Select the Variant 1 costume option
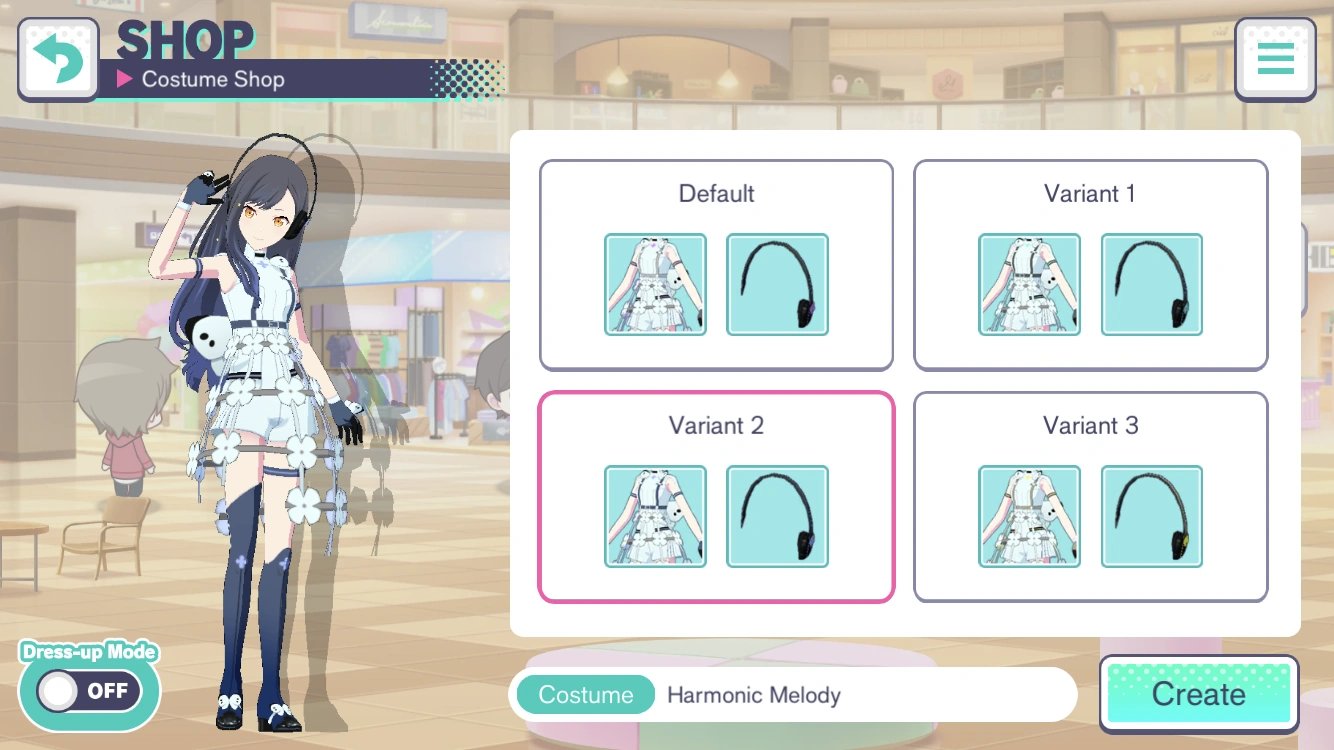The height and width of the screenshot is (750, 1334). (x=1090, y=194)
